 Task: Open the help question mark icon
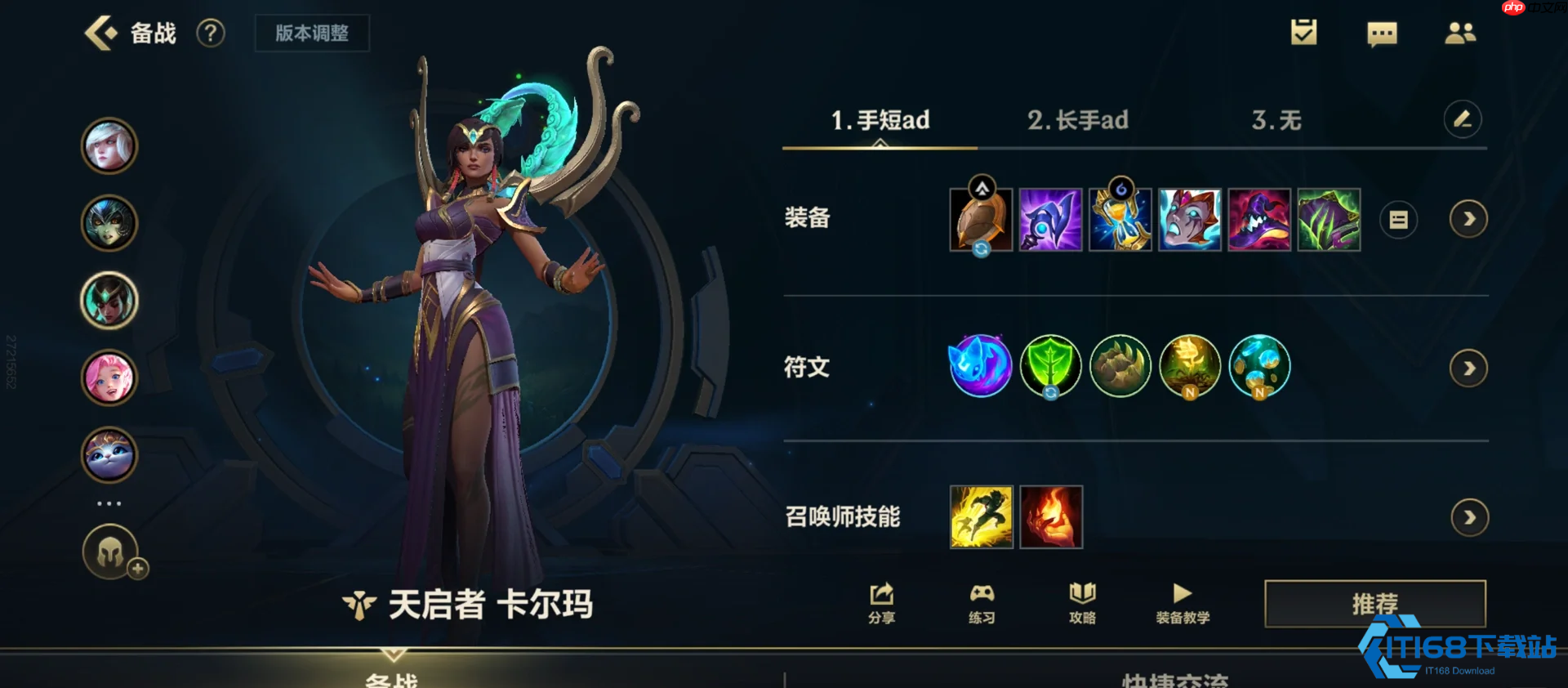pyautogui.click(x=211, y=34)
